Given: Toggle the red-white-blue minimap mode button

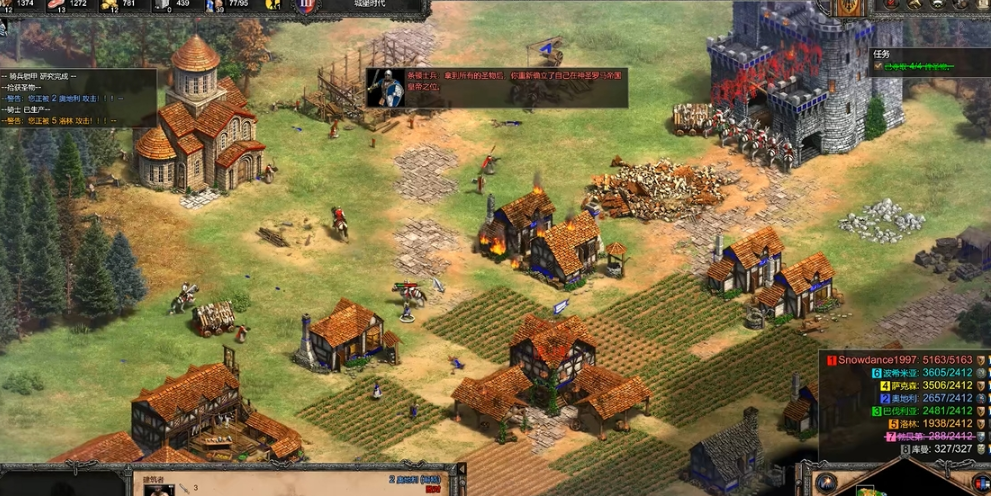Looking at the screenshot, I should [x=980, y=482].
